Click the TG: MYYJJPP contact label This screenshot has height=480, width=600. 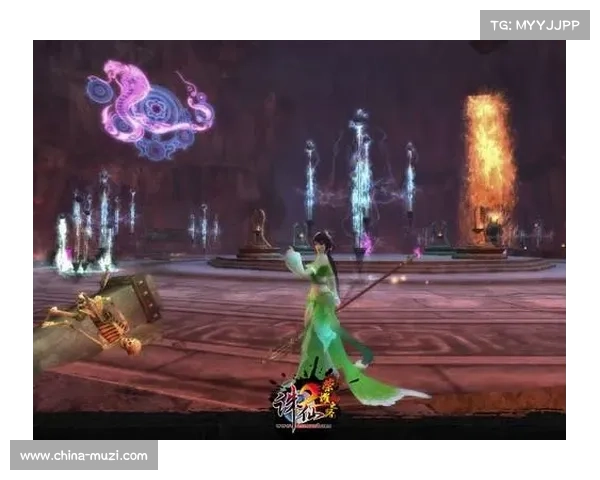(535, 24)
